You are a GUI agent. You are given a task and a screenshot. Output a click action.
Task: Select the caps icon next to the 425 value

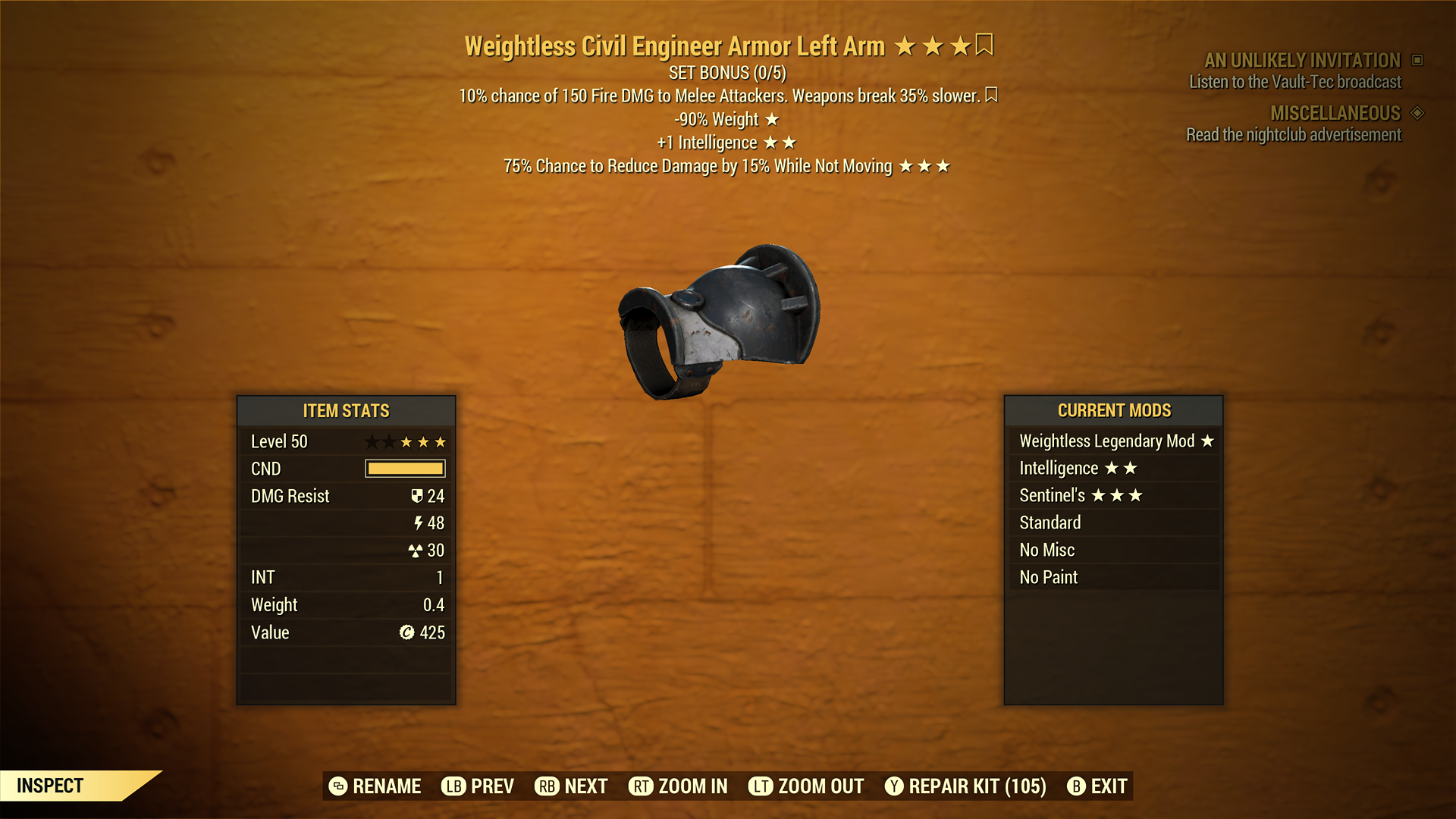click(x=409, y=632)
